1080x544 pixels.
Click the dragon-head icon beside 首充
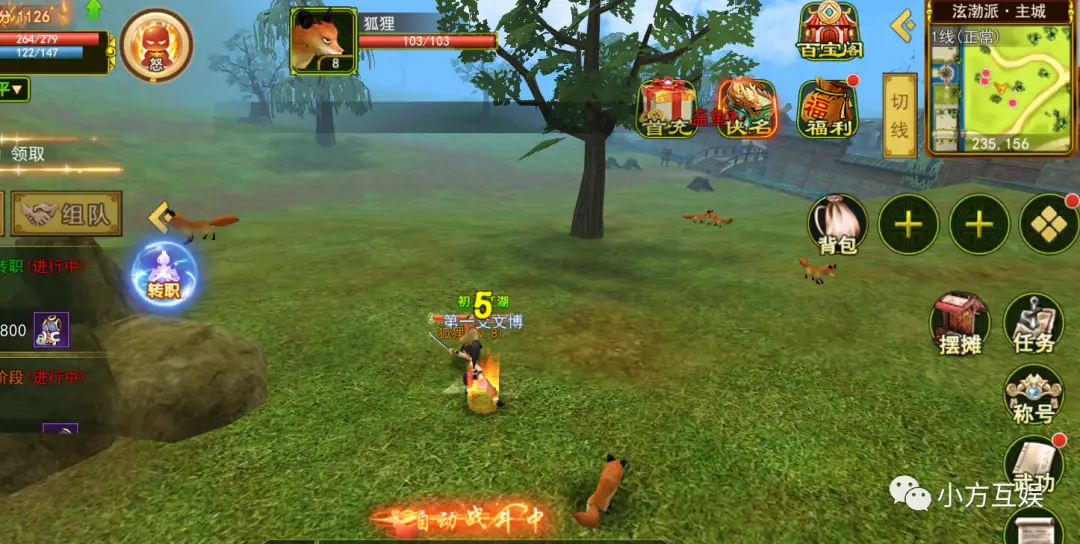[747, 107]
